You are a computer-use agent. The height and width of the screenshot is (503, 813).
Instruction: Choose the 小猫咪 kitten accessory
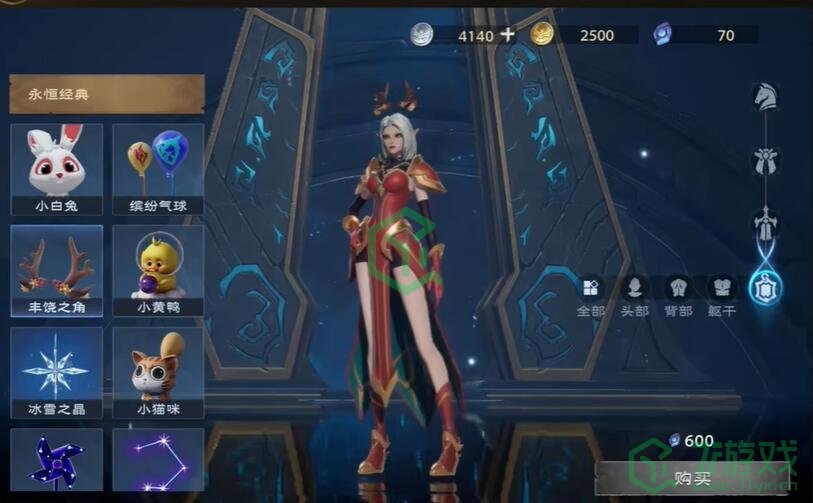[158, 372]
